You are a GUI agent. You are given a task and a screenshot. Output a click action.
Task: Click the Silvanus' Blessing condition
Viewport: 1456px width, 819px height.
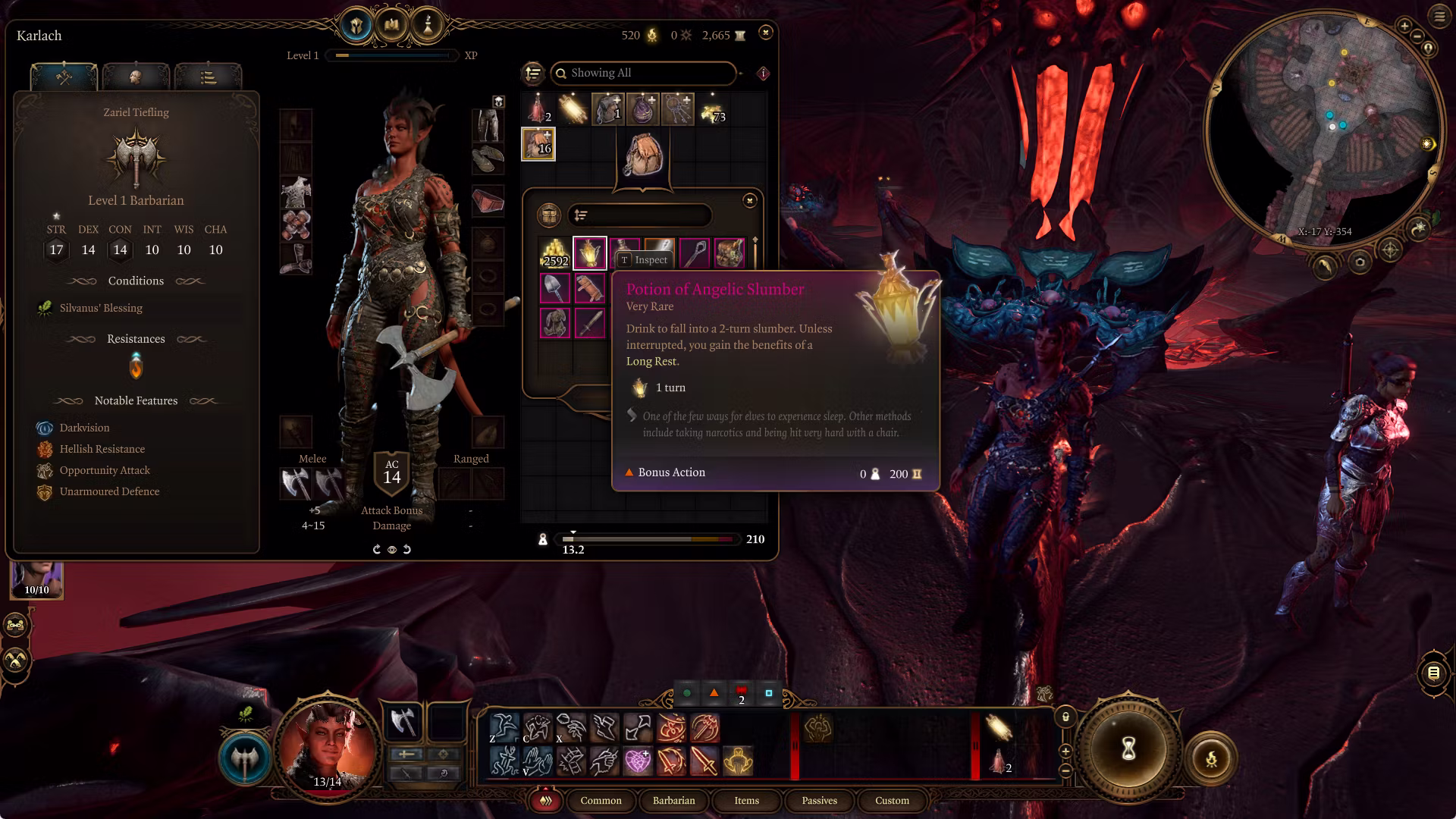point(101,308)
